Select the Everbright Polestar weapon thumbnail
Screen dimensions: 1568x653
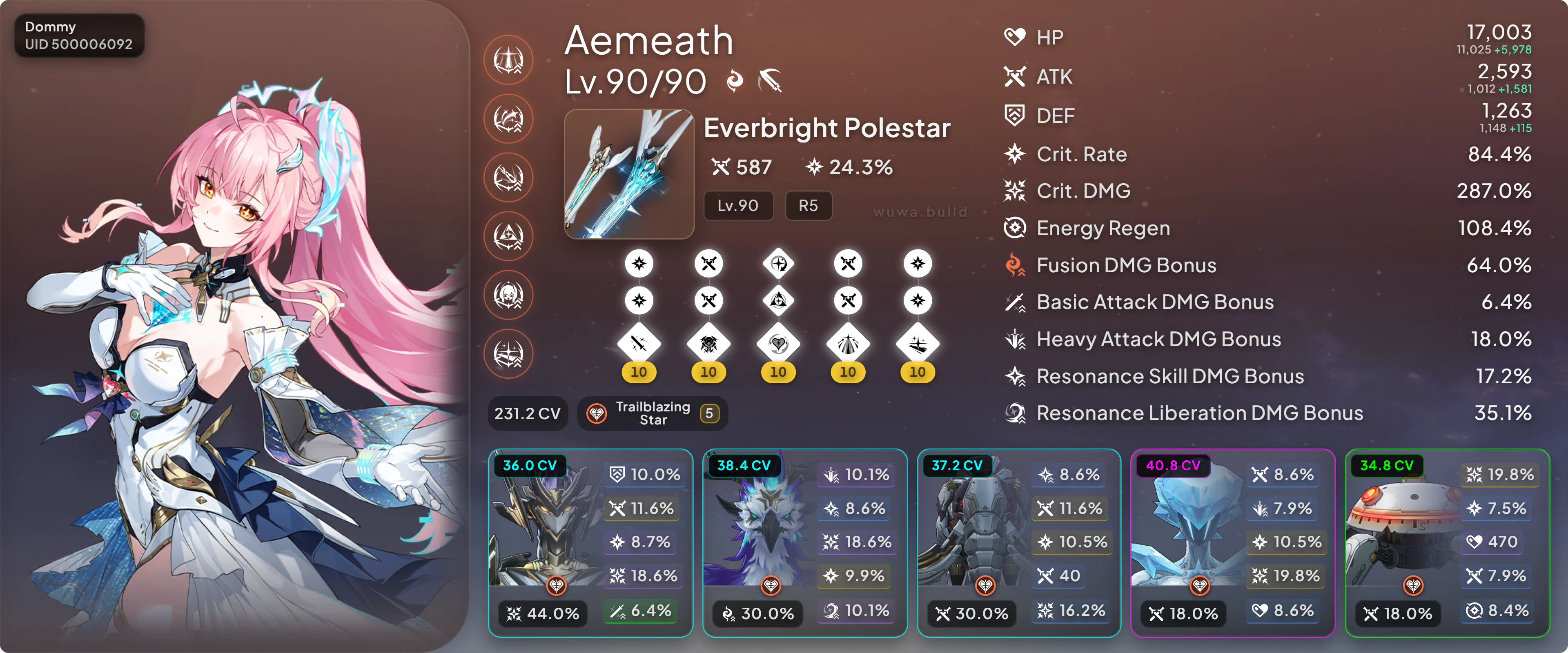(629, 174)
